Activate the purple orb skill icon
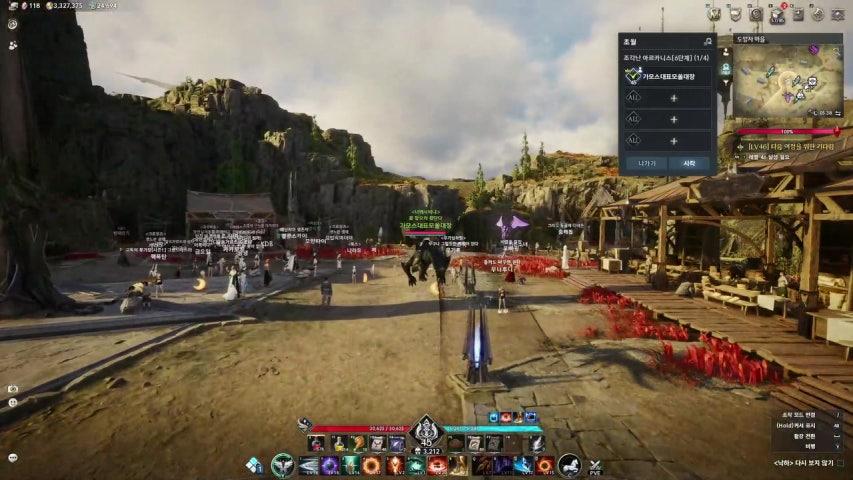The image size is (853, 480). tap(329, 465)
